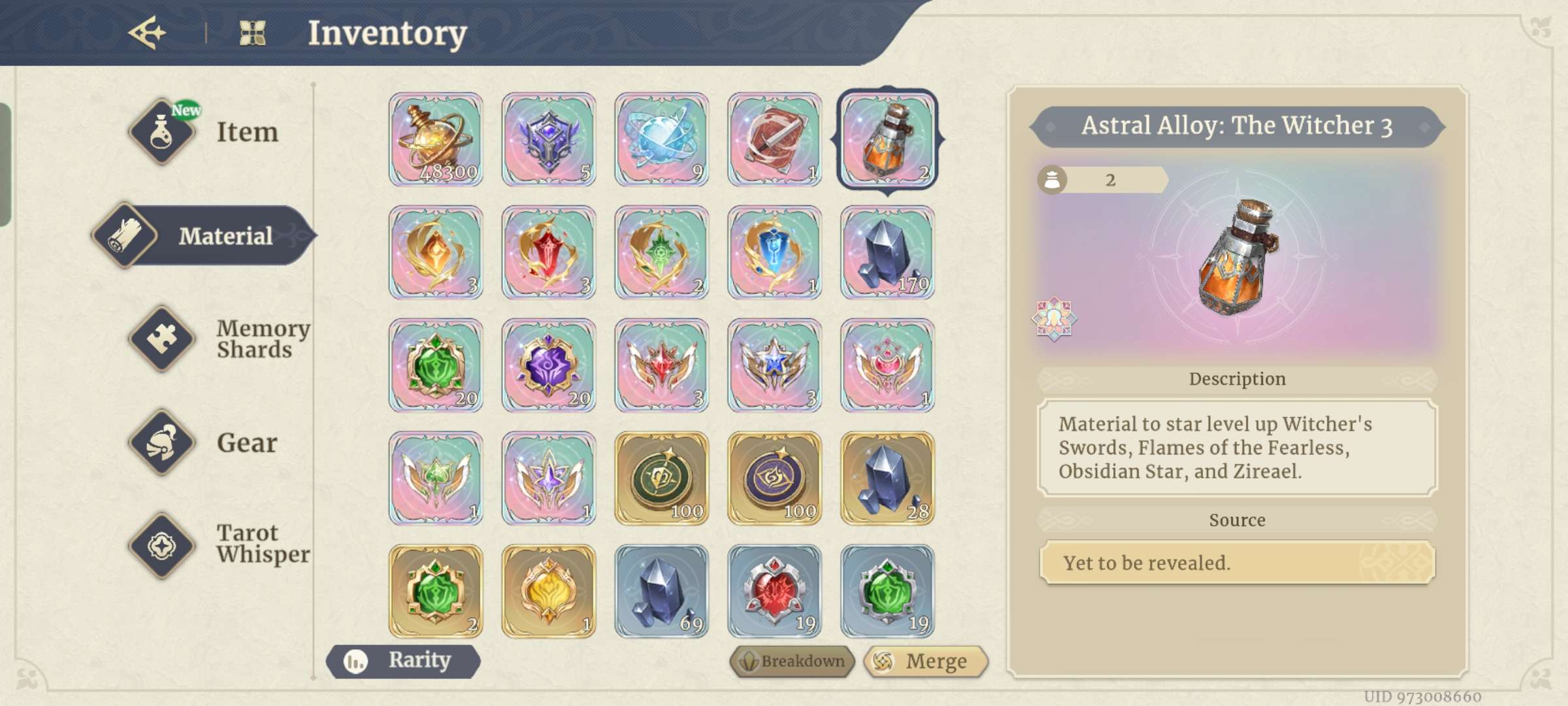
Task: Select the Material tab
Action: tap(204, 235)
